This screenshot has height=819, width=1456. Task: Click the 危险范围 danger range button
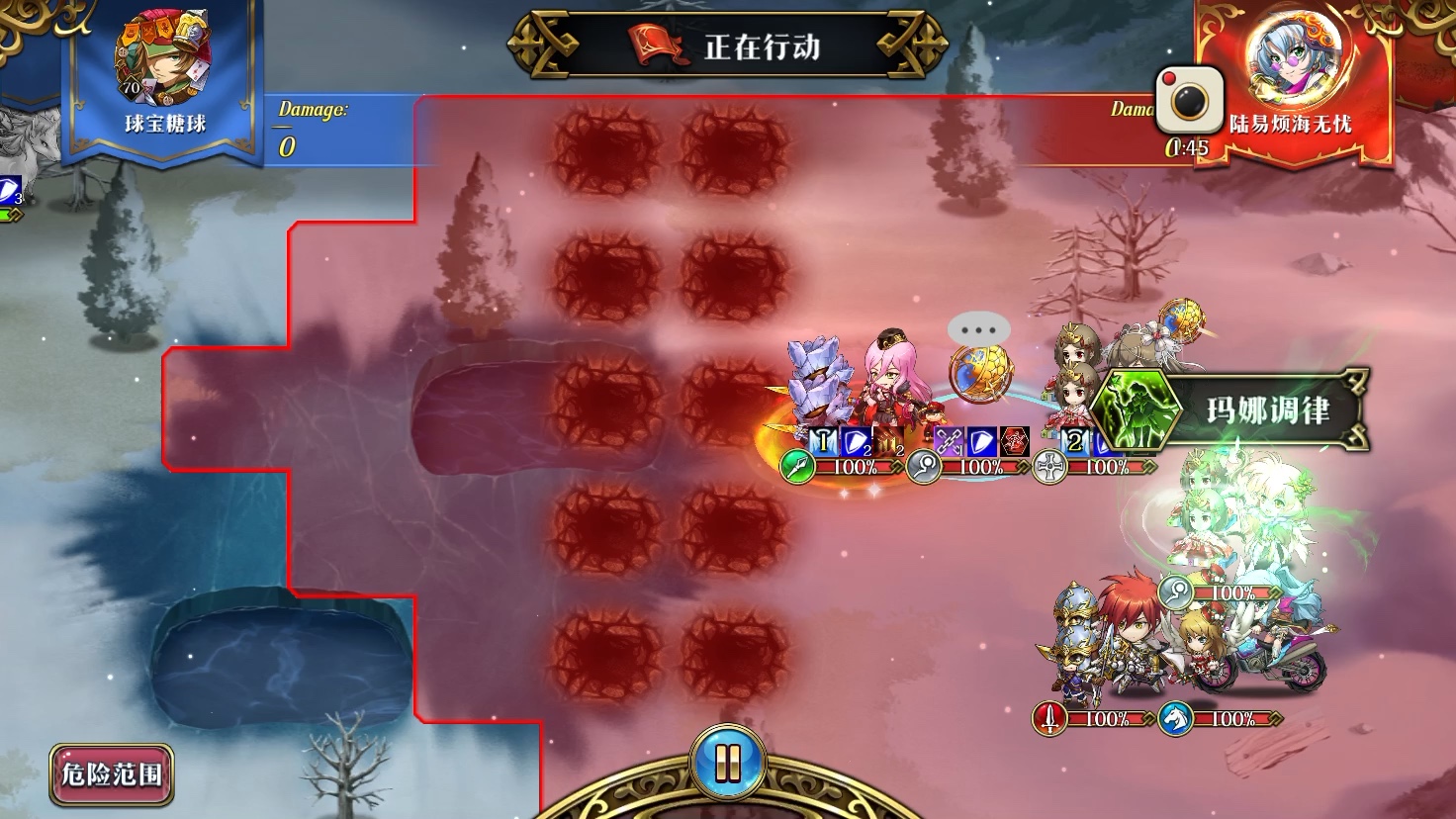pos(112,774)
